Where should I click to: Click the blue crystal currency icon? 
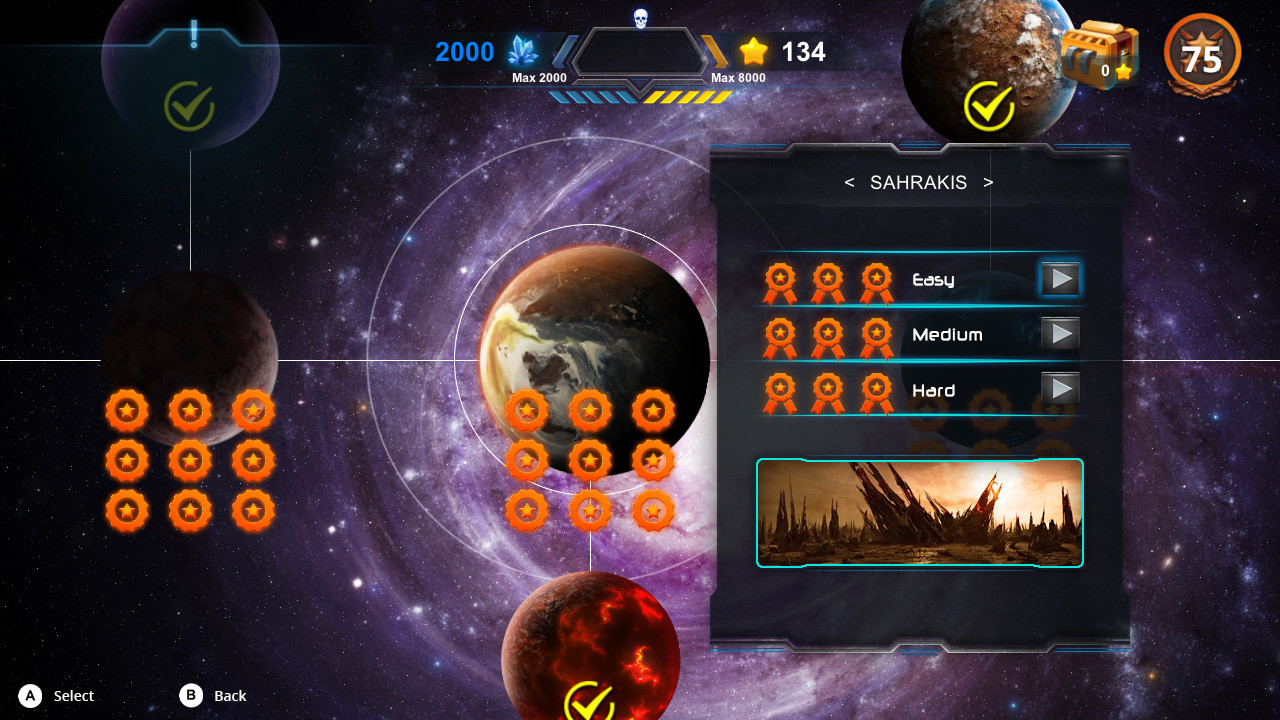pos(521,52)
